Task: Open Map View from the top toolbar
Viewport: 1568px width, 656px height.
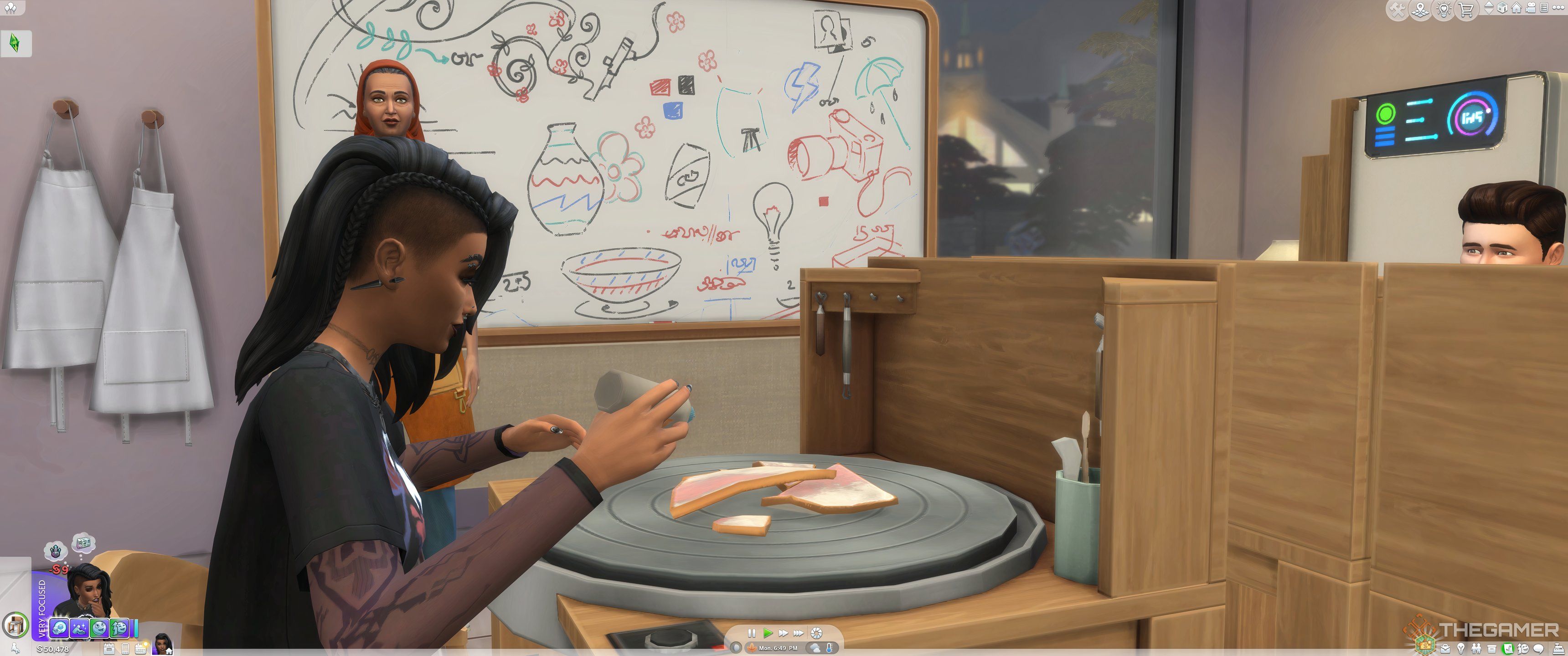Action: [x=1420, y=9]
